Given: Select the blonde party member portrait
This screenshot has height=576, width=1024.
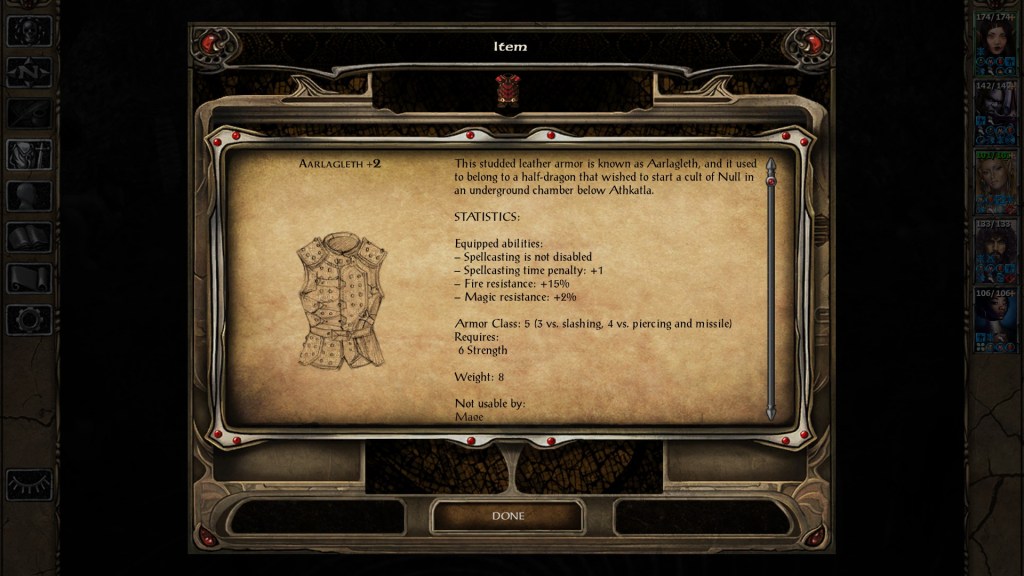Looking at the screenshot, I should (x=995, y=183).
